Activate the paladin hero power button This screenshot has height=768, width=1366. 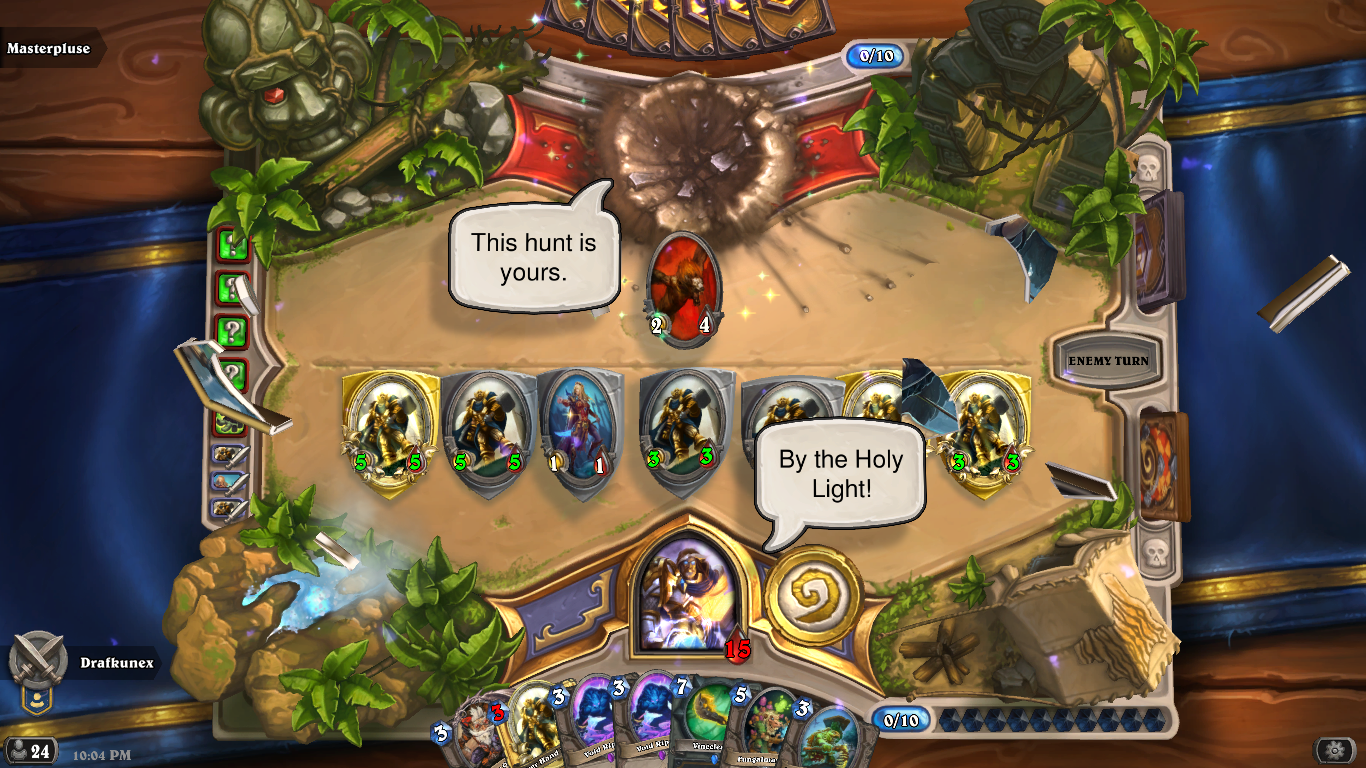[x=814, y=595]
